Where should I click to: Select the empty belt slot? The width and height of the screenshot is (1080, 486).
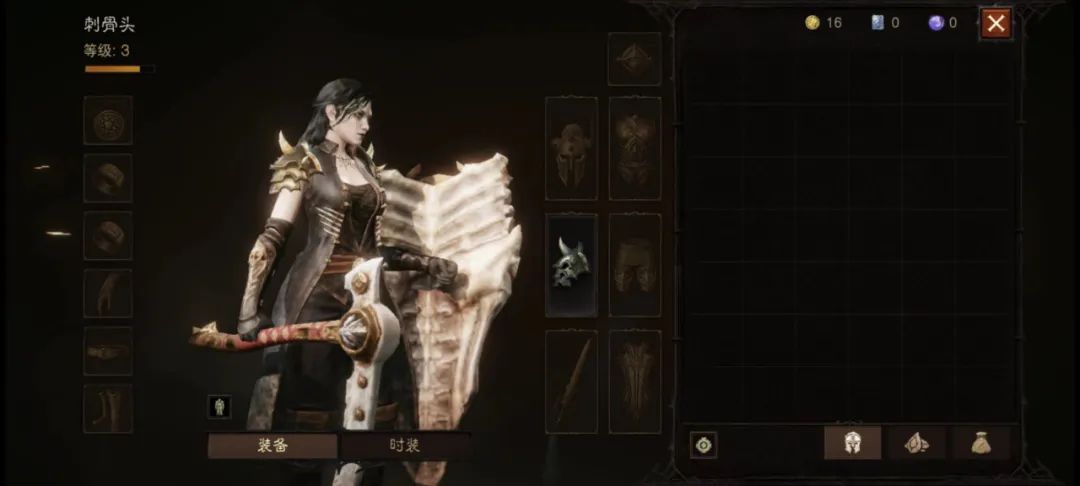[108, 351]
